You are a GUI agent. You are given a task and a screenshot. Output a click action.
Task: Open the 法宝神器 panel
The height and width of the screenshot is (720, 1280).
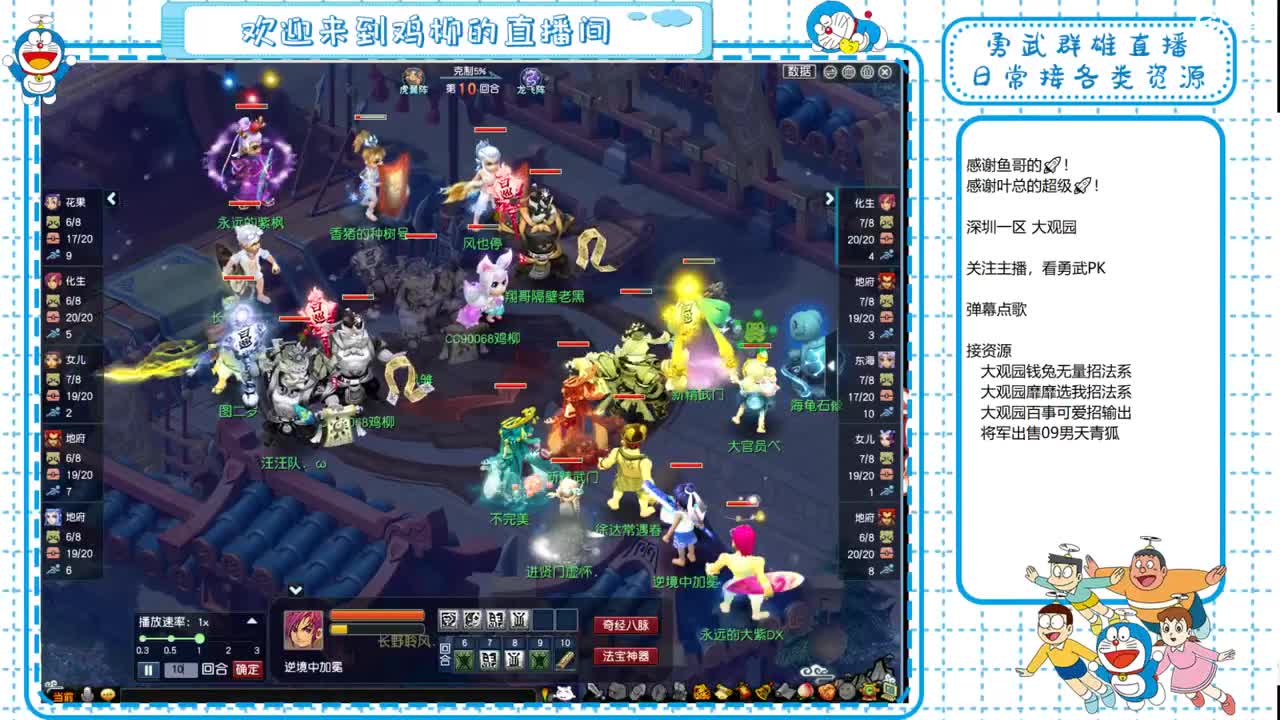click(x=624, y=657)
